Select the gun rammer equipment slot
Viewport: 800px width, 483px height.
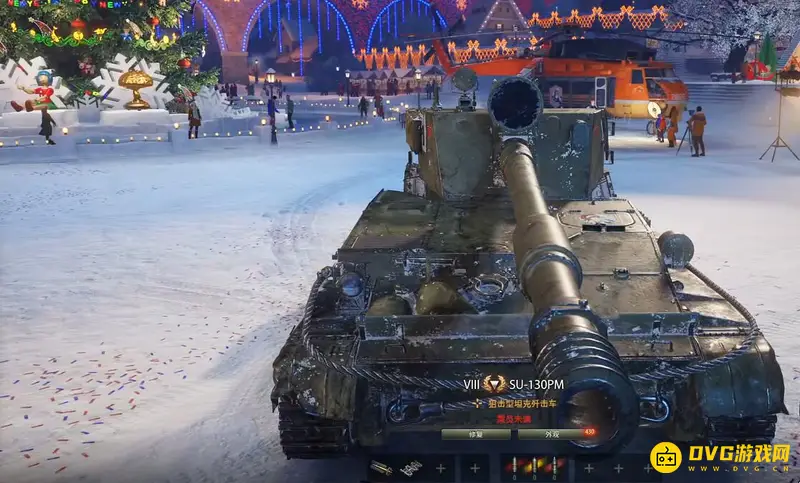[381, 468]
